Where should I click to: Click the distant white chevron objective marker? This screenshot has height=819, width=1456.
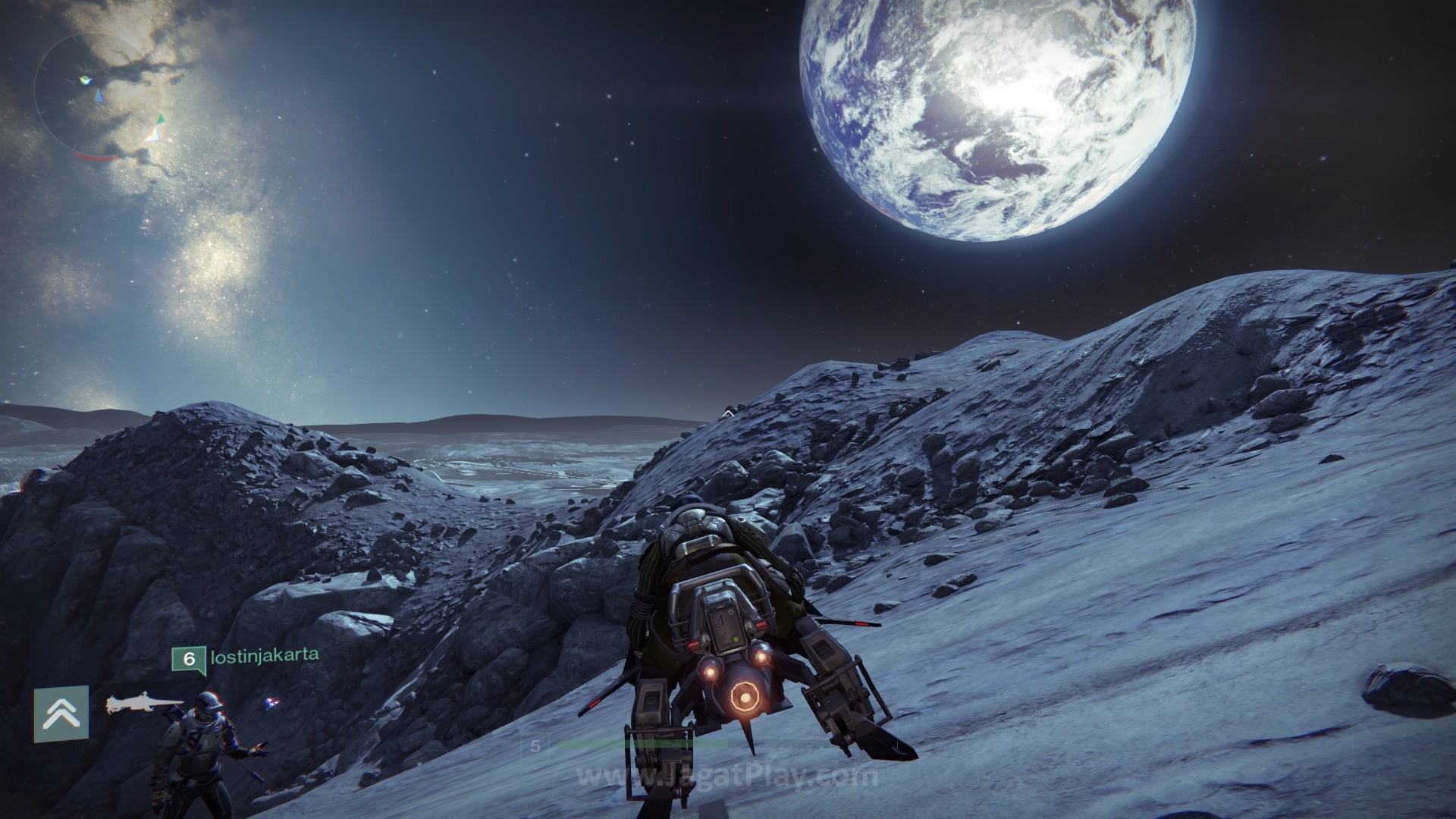(727, 415)
